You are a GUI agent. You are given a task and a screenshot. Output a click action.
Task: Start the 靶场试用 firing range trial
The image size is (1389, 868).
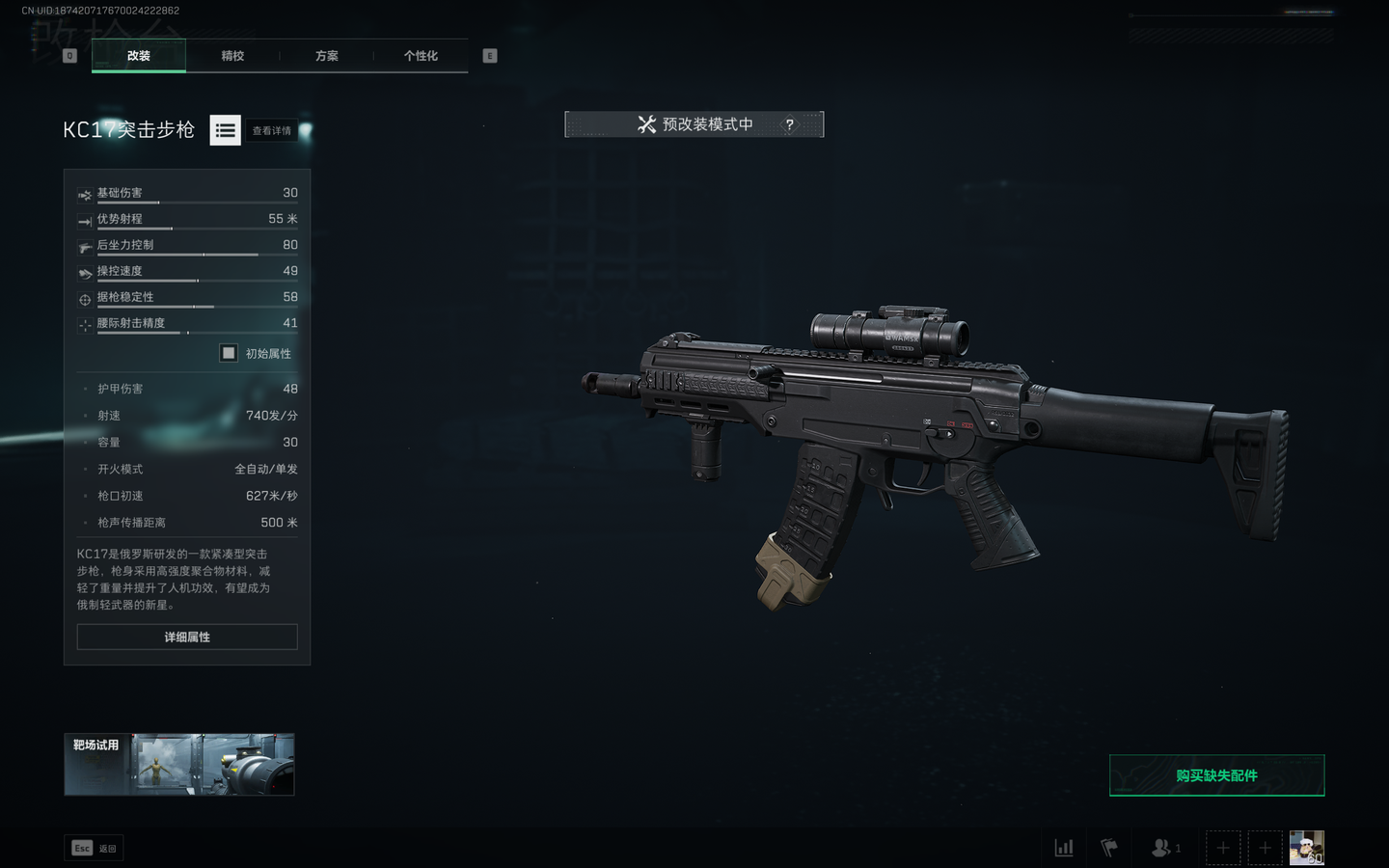point(179,765)
